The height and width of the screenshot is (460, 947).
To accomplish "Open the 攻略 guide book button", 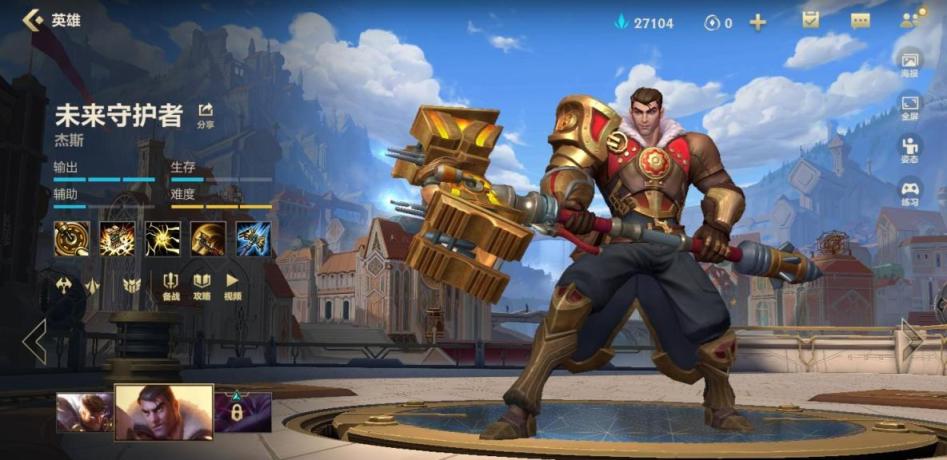I will tap(201, 286).
